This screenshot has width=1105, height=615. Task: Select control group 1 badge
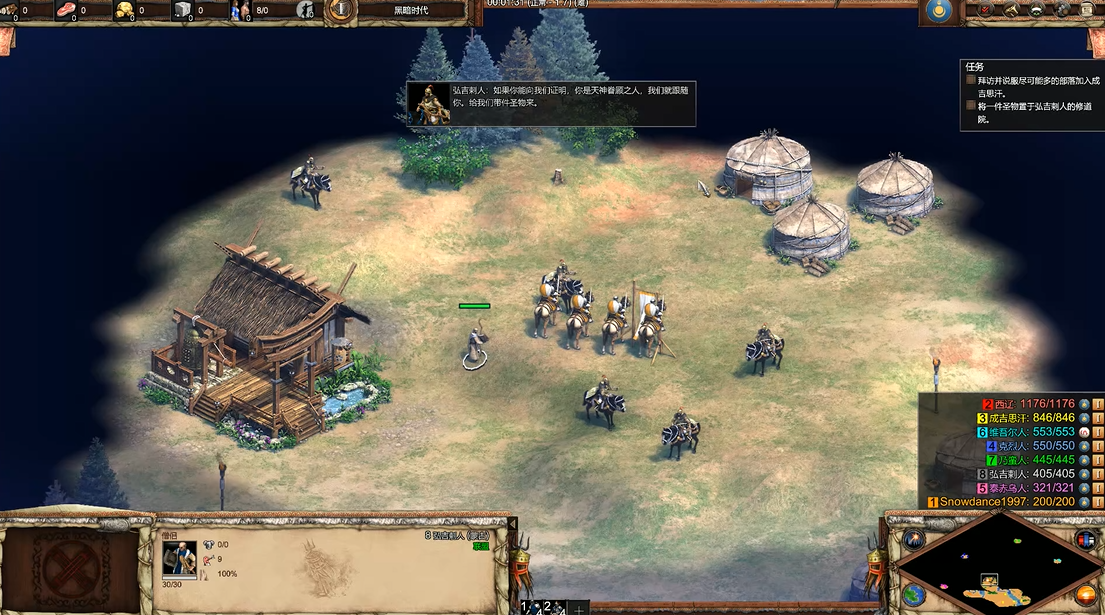pos(527,607)
